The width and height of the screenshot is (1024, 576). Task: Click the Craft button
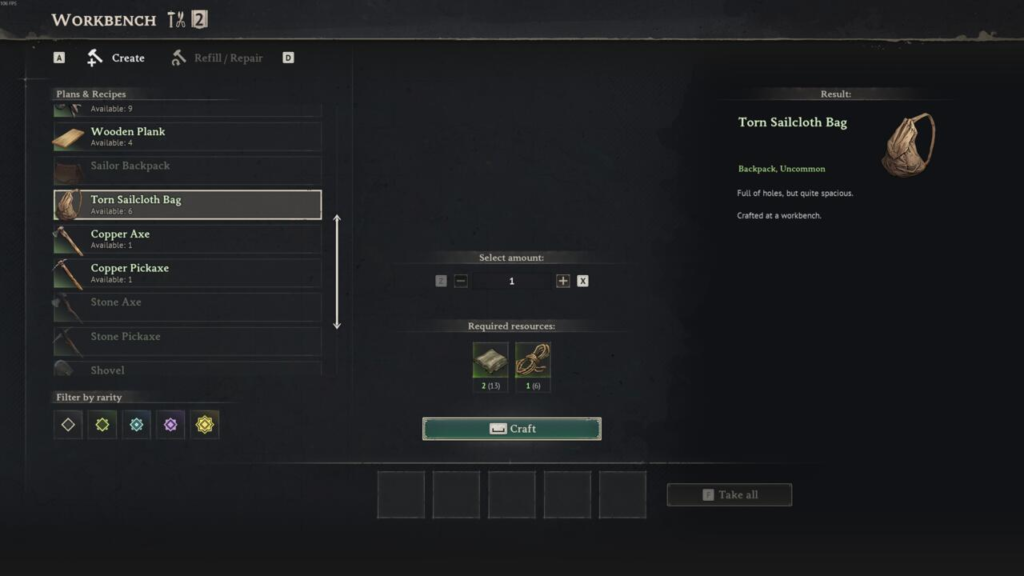coord(512,429)
